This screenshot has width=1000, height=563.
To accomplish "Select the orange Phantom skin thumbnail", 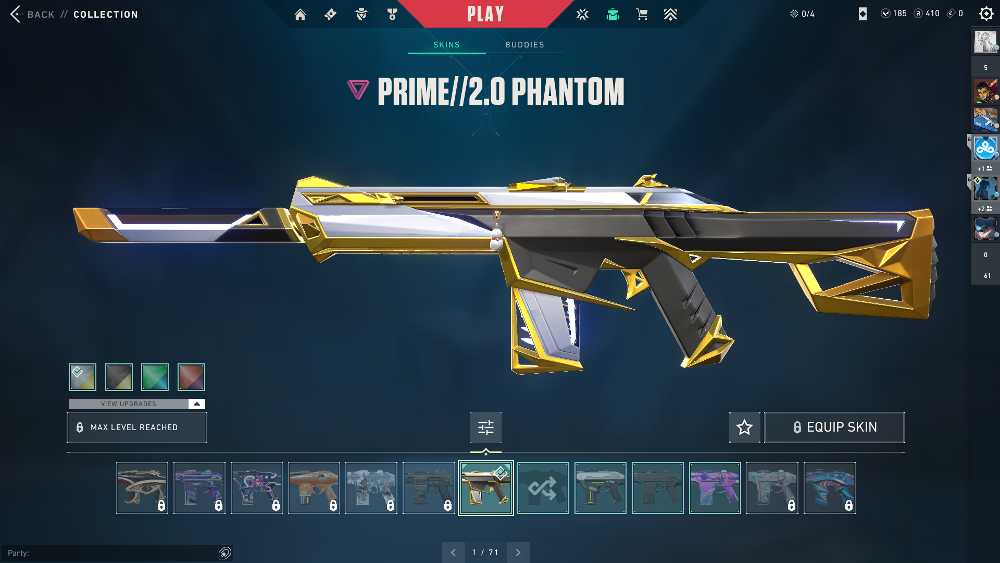I will coord(314,488).
